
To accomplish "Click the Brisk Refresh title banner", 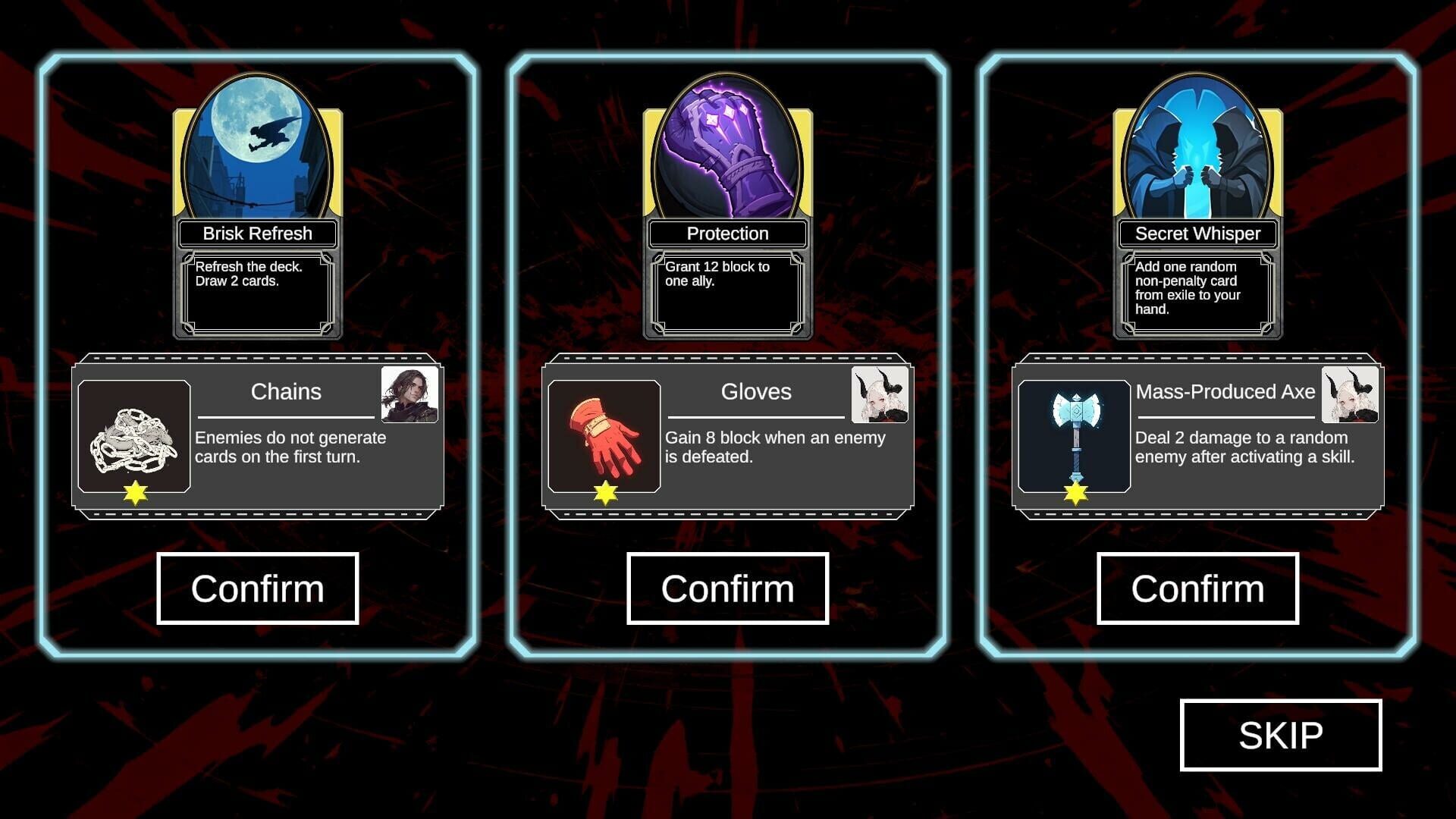I will [257, 234].
